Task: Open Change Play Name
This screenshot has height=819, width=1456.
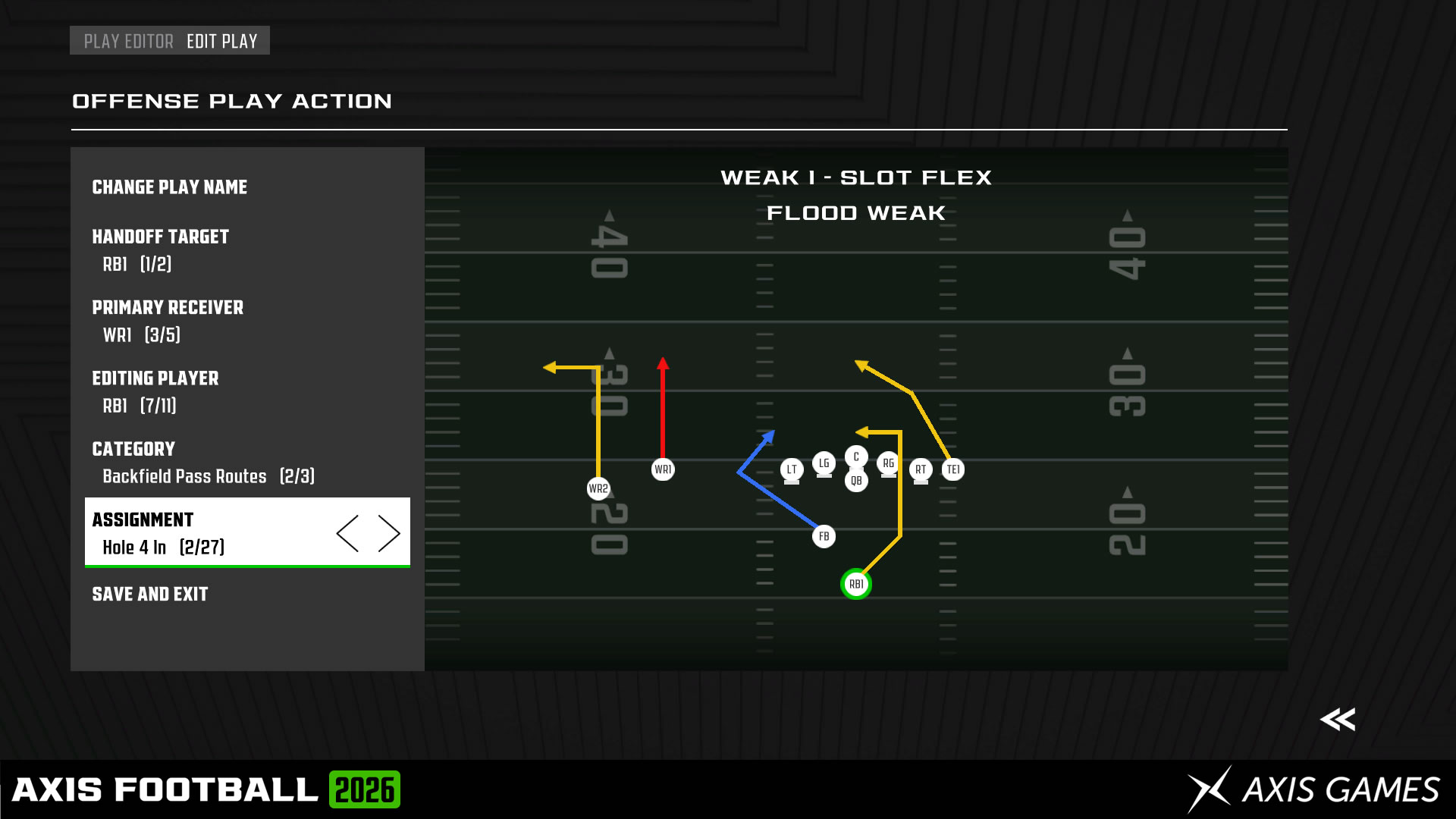Action: 169,187
